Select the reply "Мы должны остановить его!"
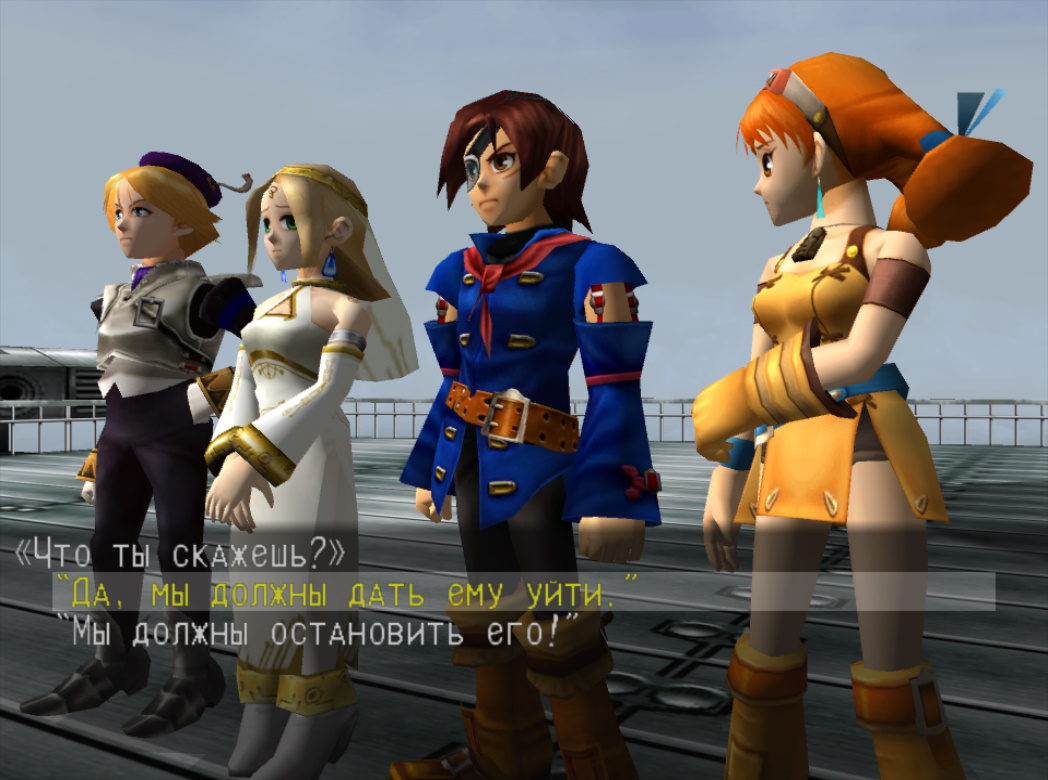The height and width of the screenshot is (780, 1048). pos(317,632)
